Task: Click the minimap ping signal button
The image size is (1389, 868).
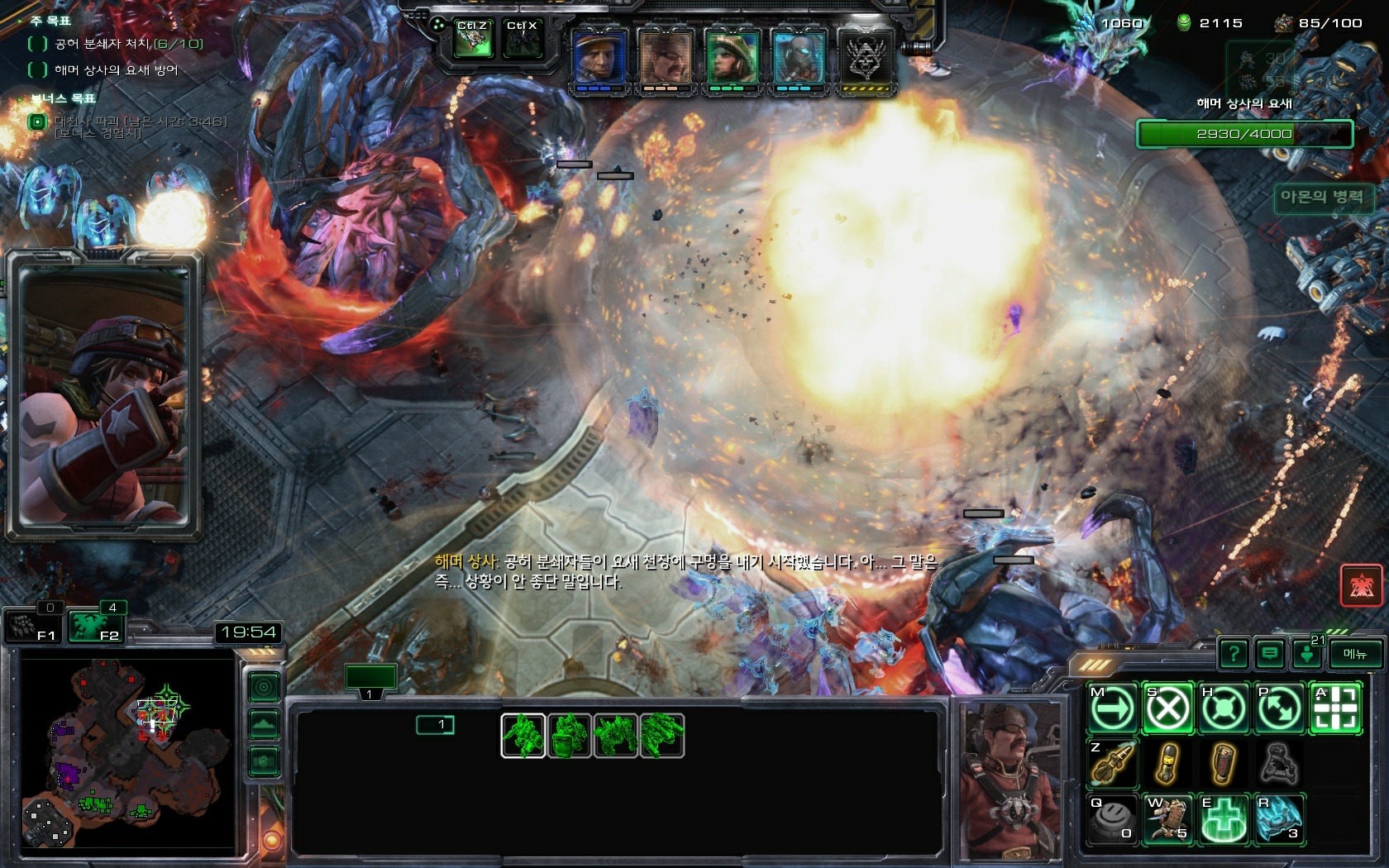Action: coord(264,688)
